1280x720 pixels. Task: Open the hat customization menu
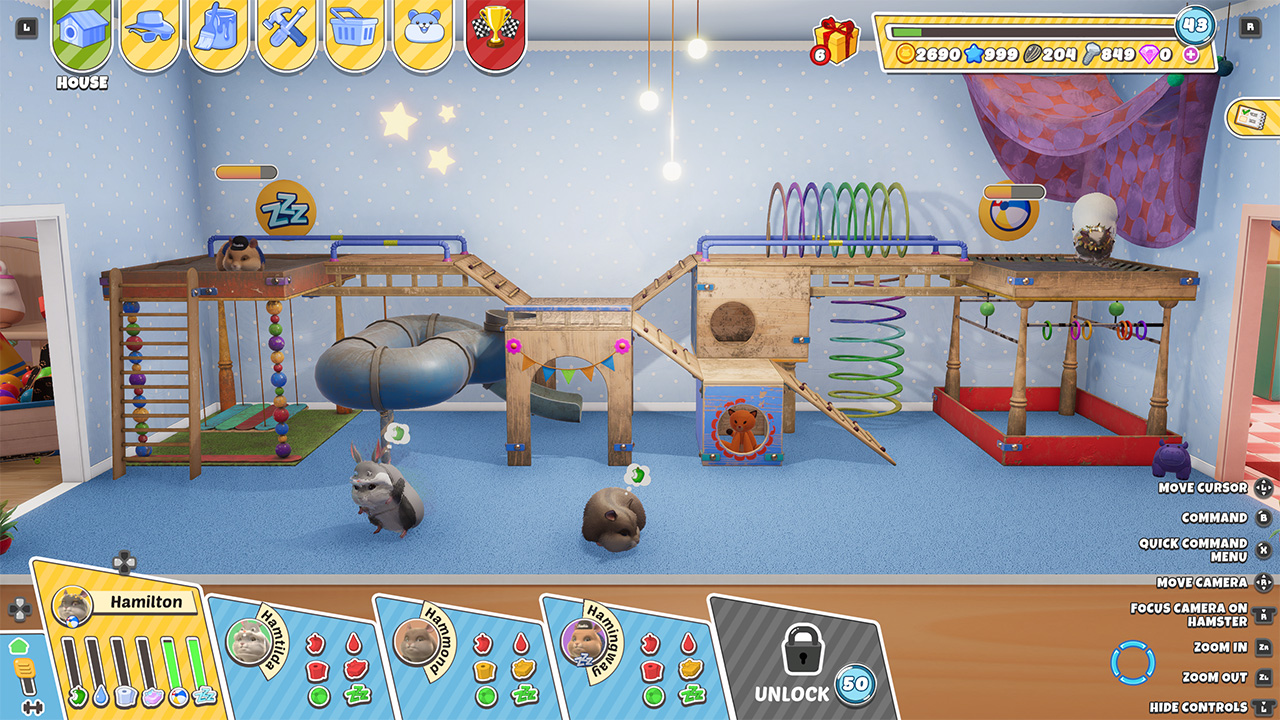149,25
